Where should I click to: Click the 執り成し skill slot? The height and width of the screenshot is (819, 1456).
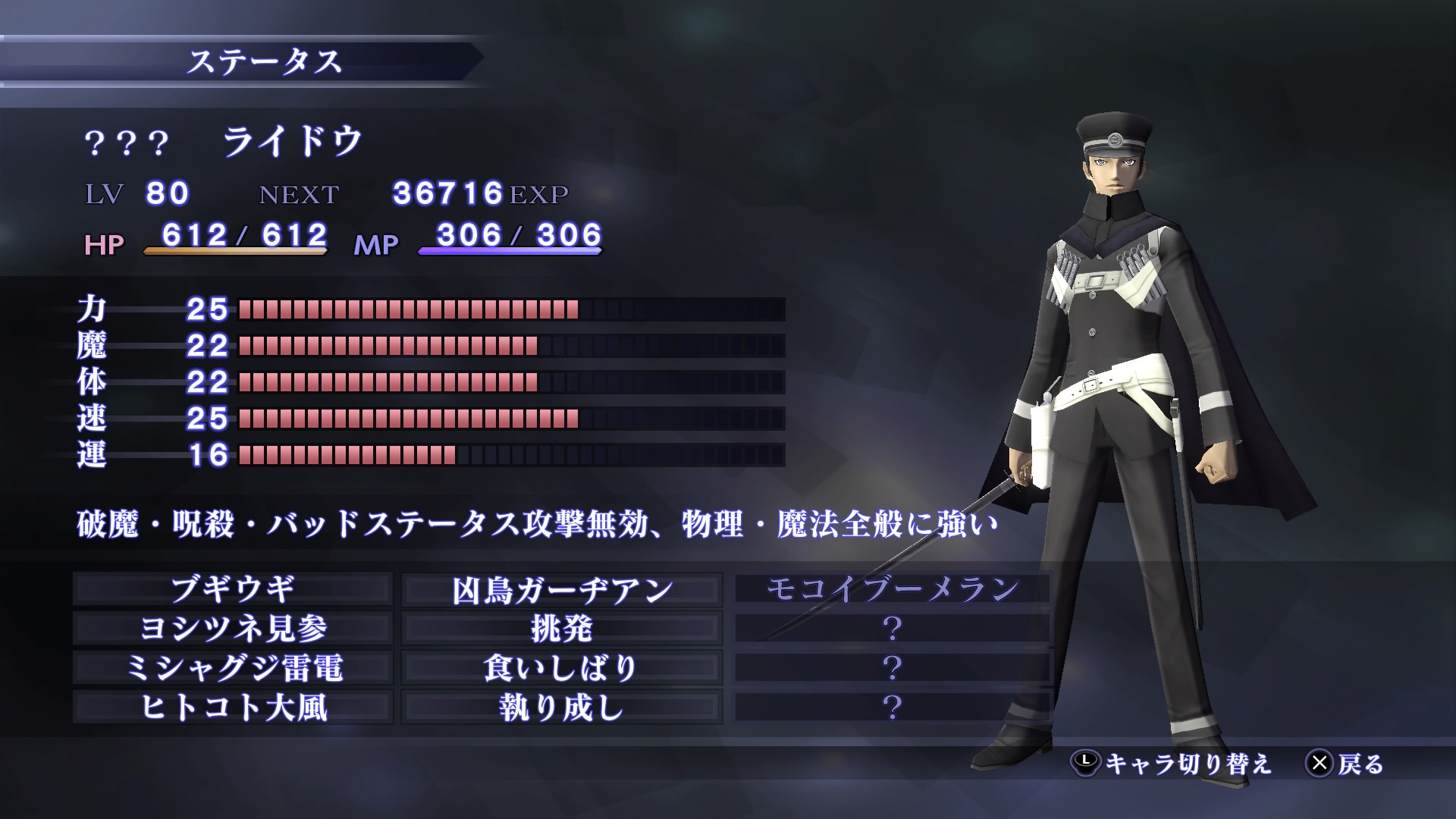pos(562,708)
